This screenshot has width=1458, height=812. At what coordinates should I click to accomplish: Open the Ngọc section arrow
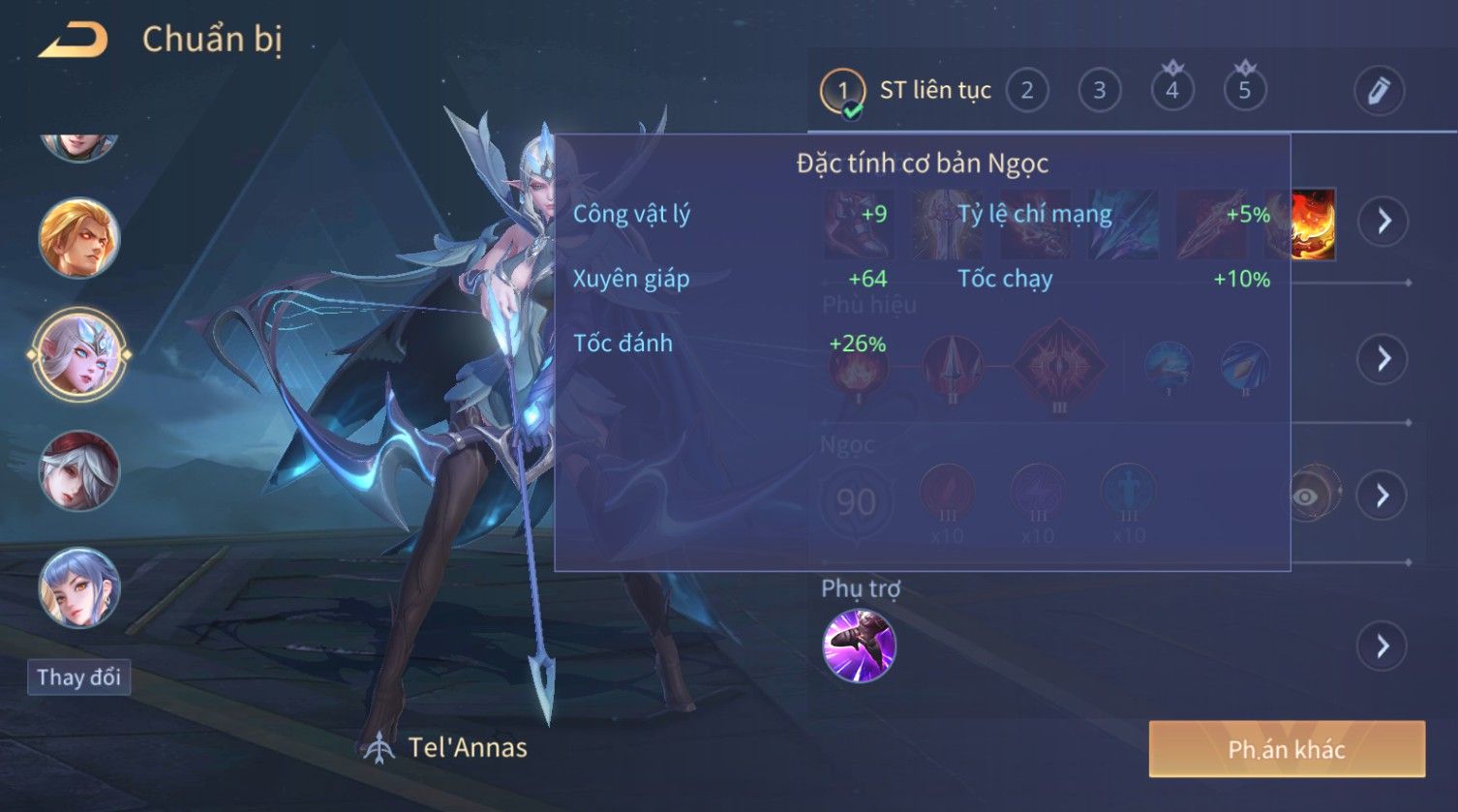click(x=1383, y=496)
